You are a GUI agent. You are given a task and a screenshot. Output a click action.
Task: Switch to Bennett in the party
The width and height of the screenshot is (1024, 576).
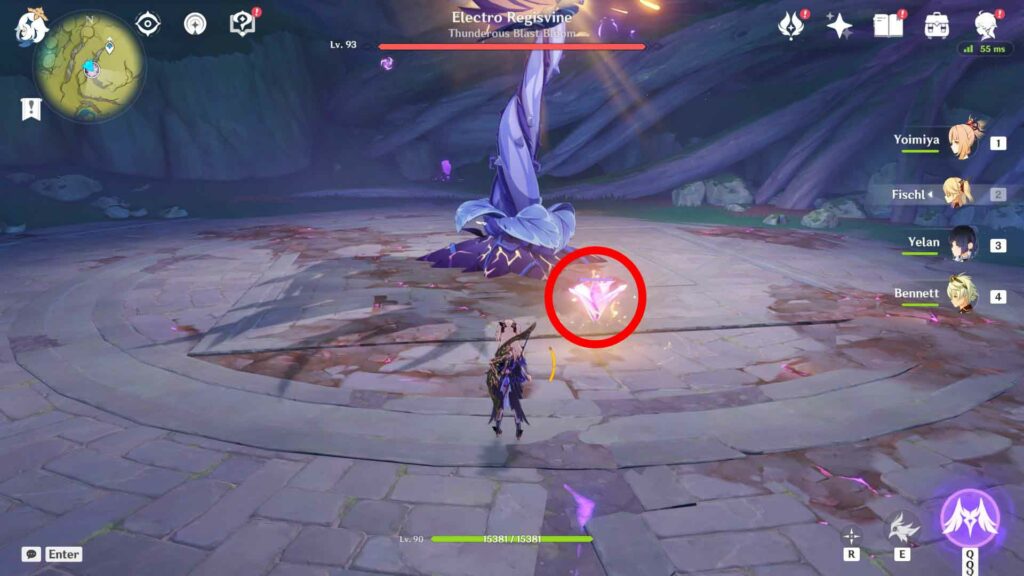point(960,295)
